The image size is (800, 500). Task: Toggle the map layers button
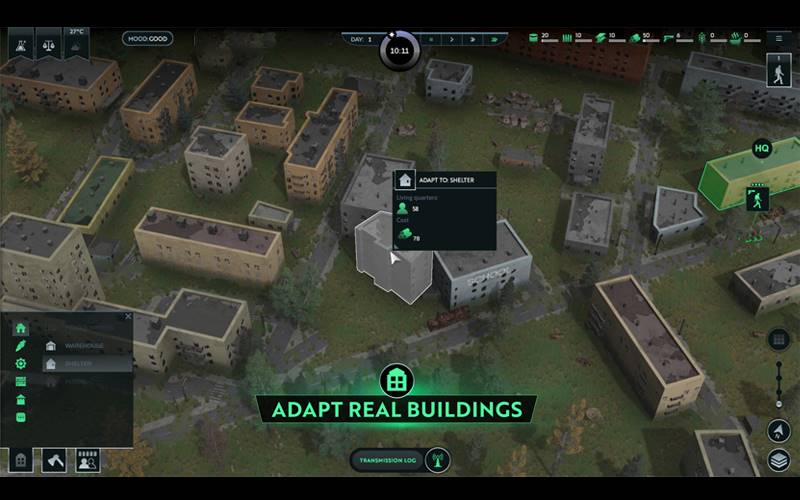click(779, 460)
